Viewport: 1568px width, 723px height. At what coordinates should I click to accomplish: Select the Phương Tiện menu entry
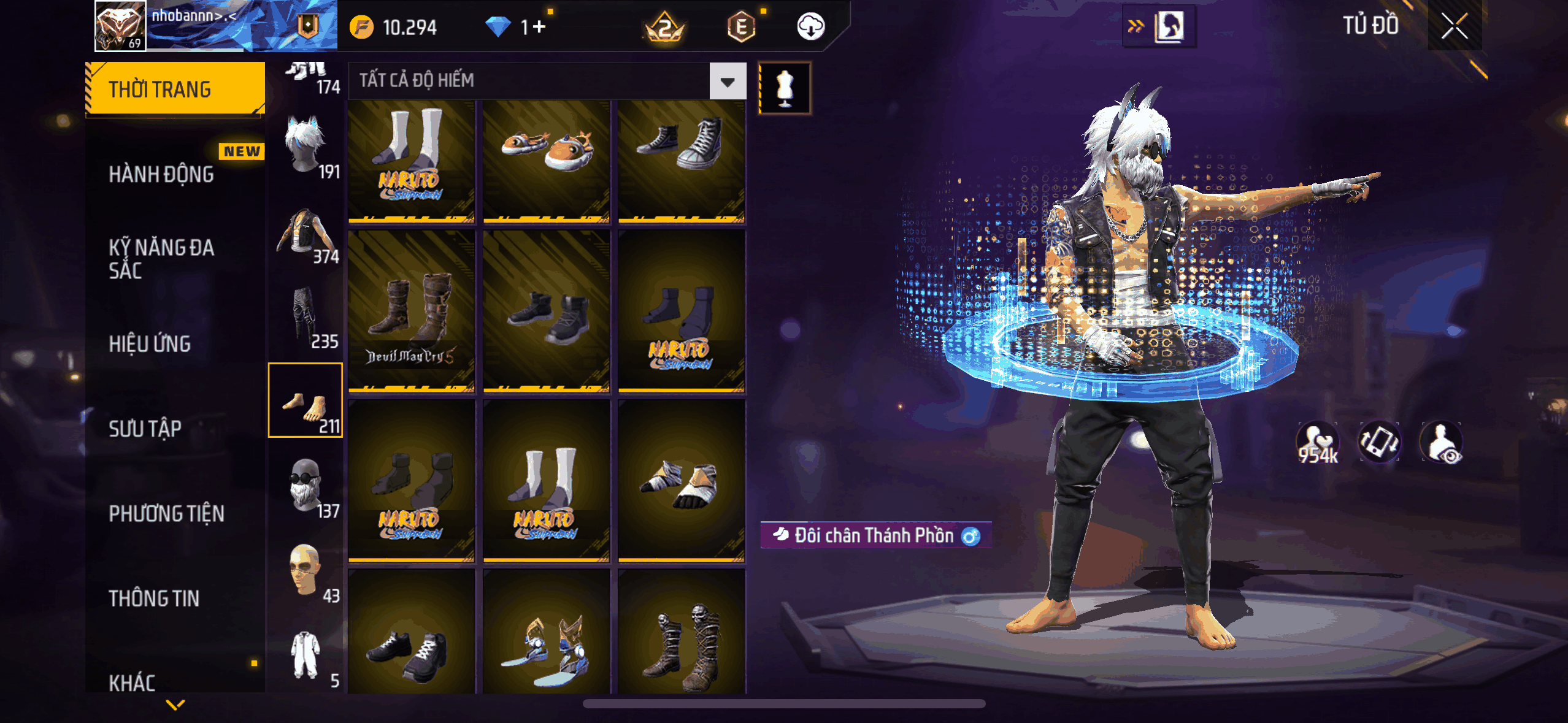point(166,513)
